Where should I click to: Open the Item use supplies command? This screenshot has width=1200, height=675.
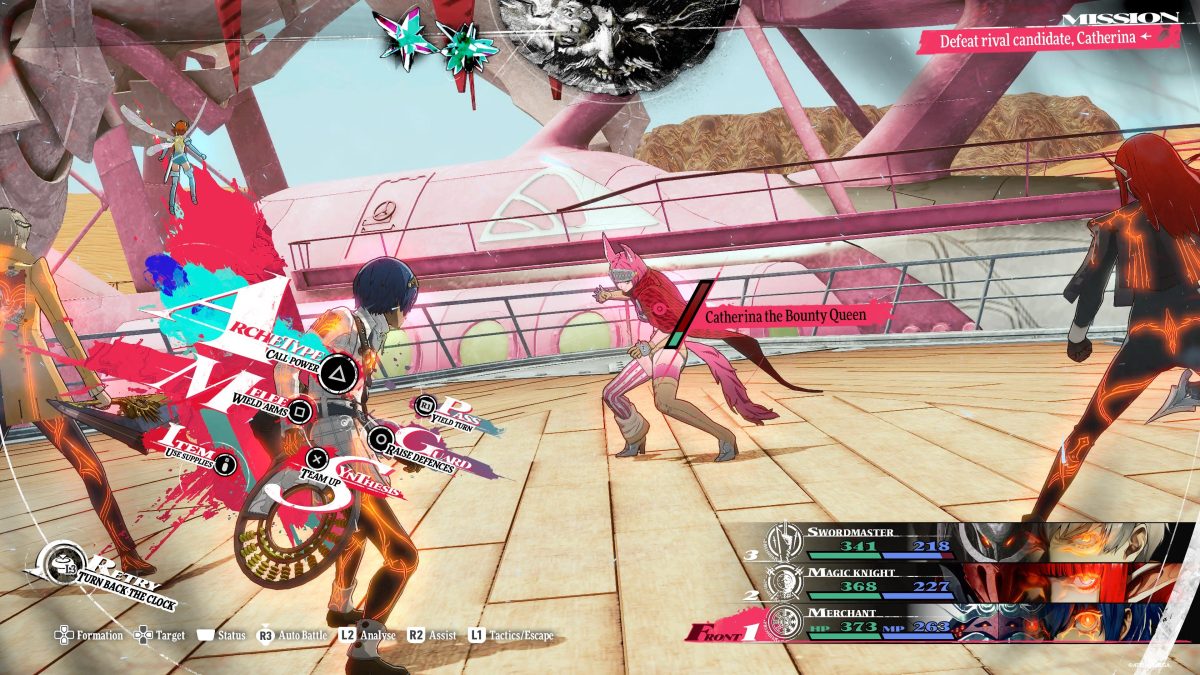226,464
